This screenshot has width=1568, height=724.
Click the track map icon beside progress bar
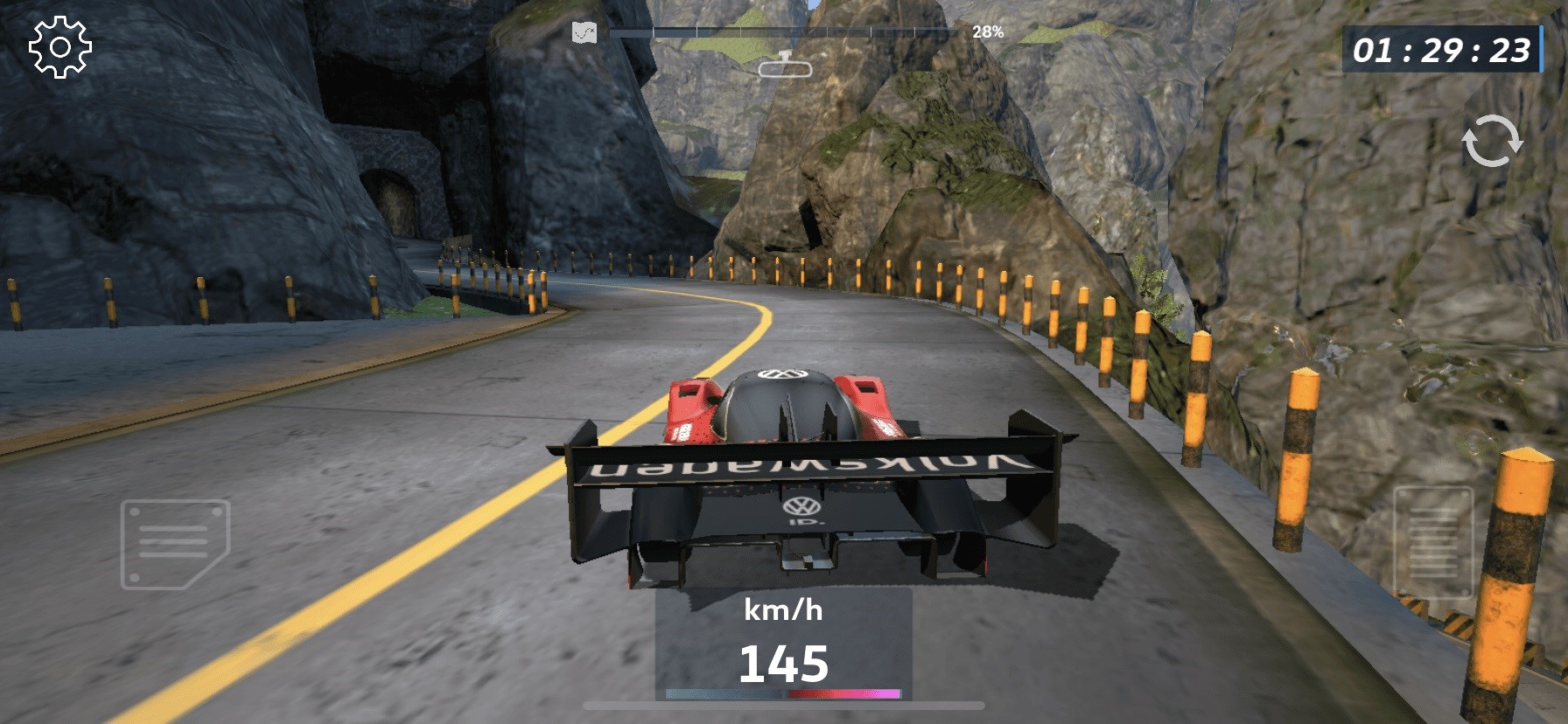tap(584, 33)
